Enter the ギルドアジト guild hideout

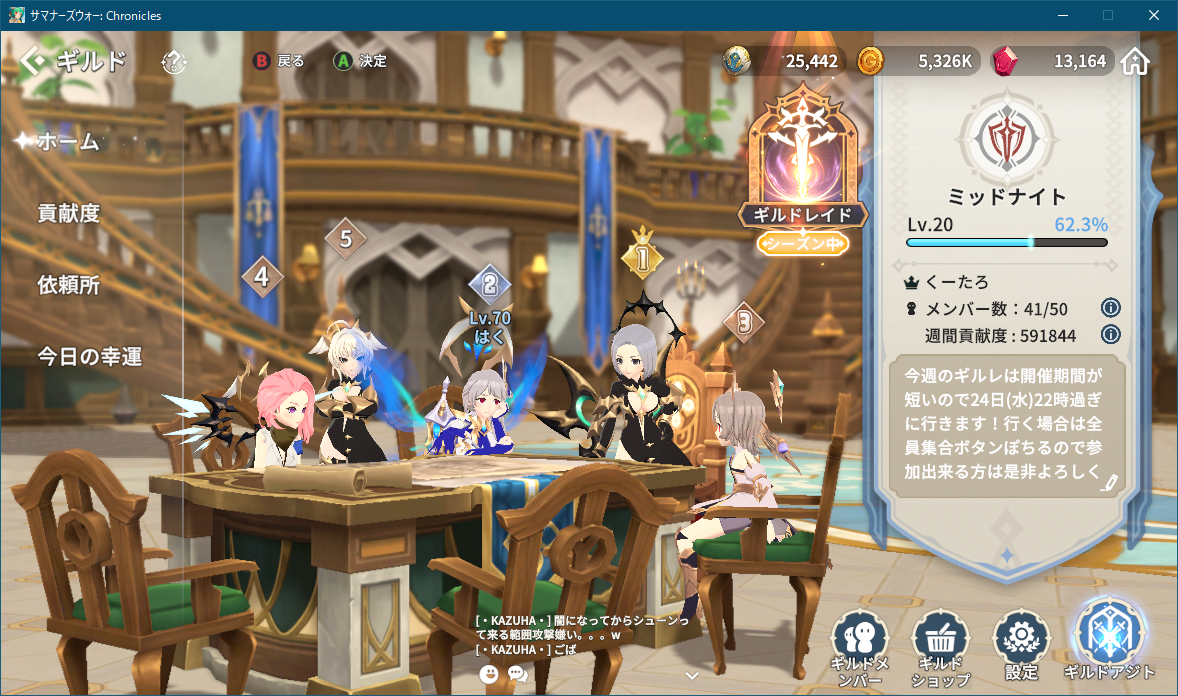coord(1109,642)
